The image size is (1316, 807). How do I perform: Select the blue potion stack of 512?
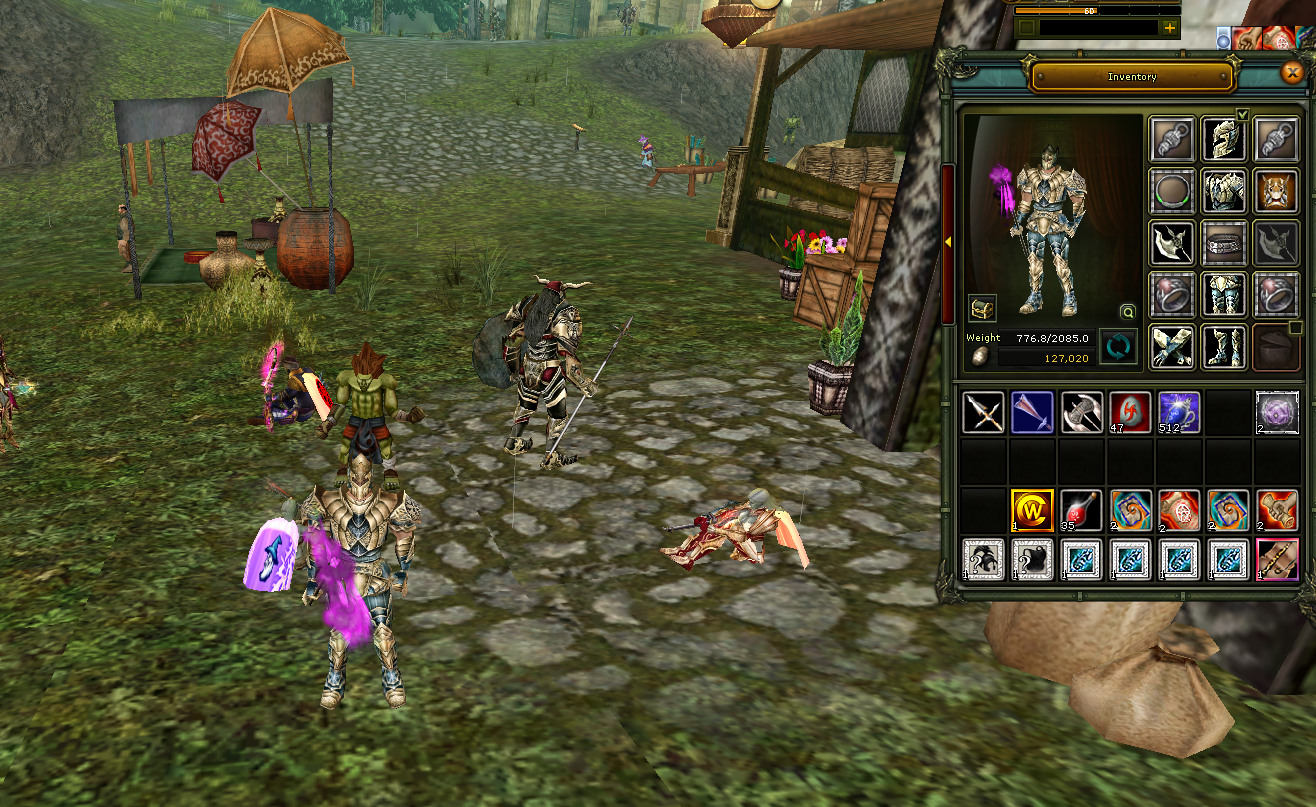point(1179,412)
